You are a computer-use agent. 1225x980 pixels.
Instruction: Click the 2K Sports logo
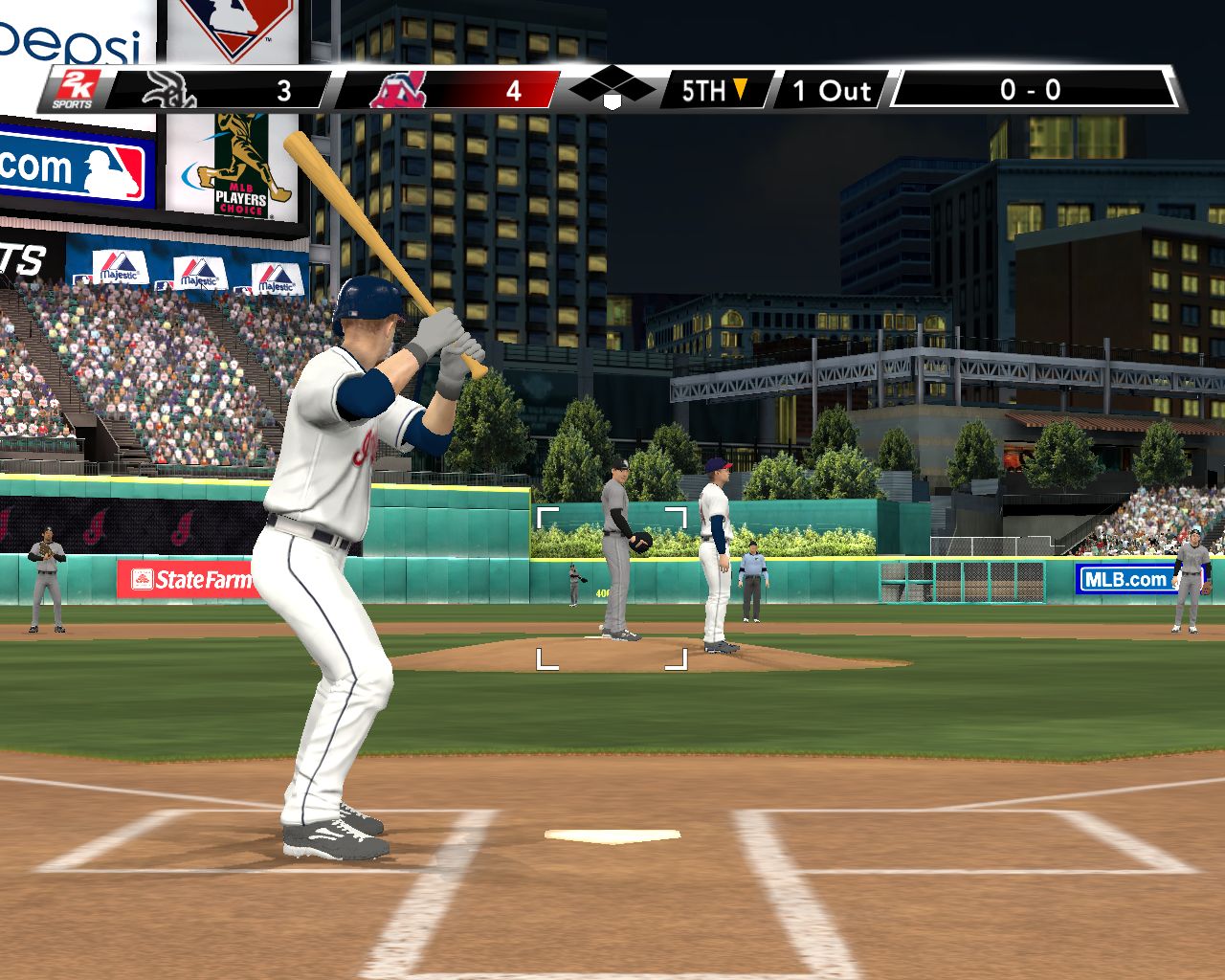[x=73, y=90]
